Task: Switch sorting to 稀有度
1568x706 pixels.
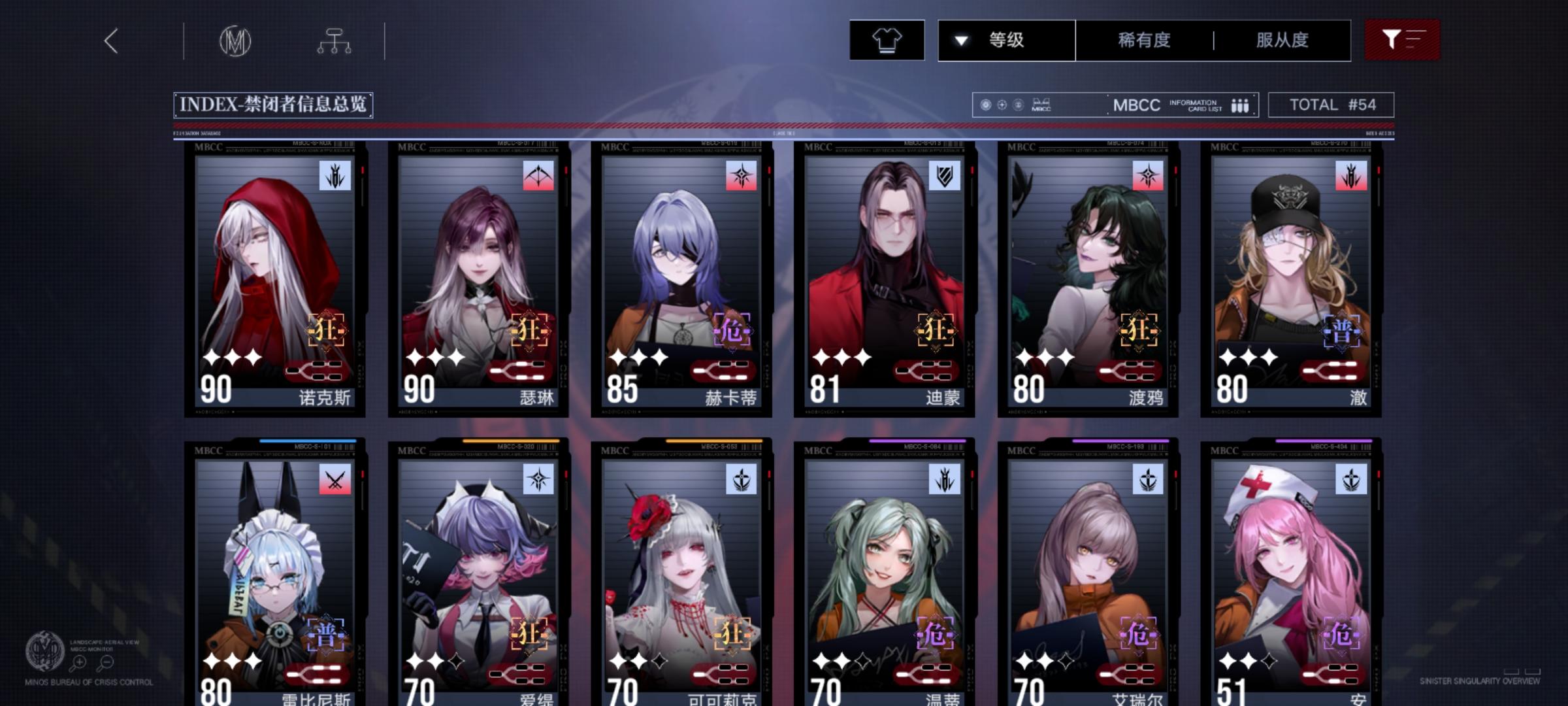Action: [1142, 40]
